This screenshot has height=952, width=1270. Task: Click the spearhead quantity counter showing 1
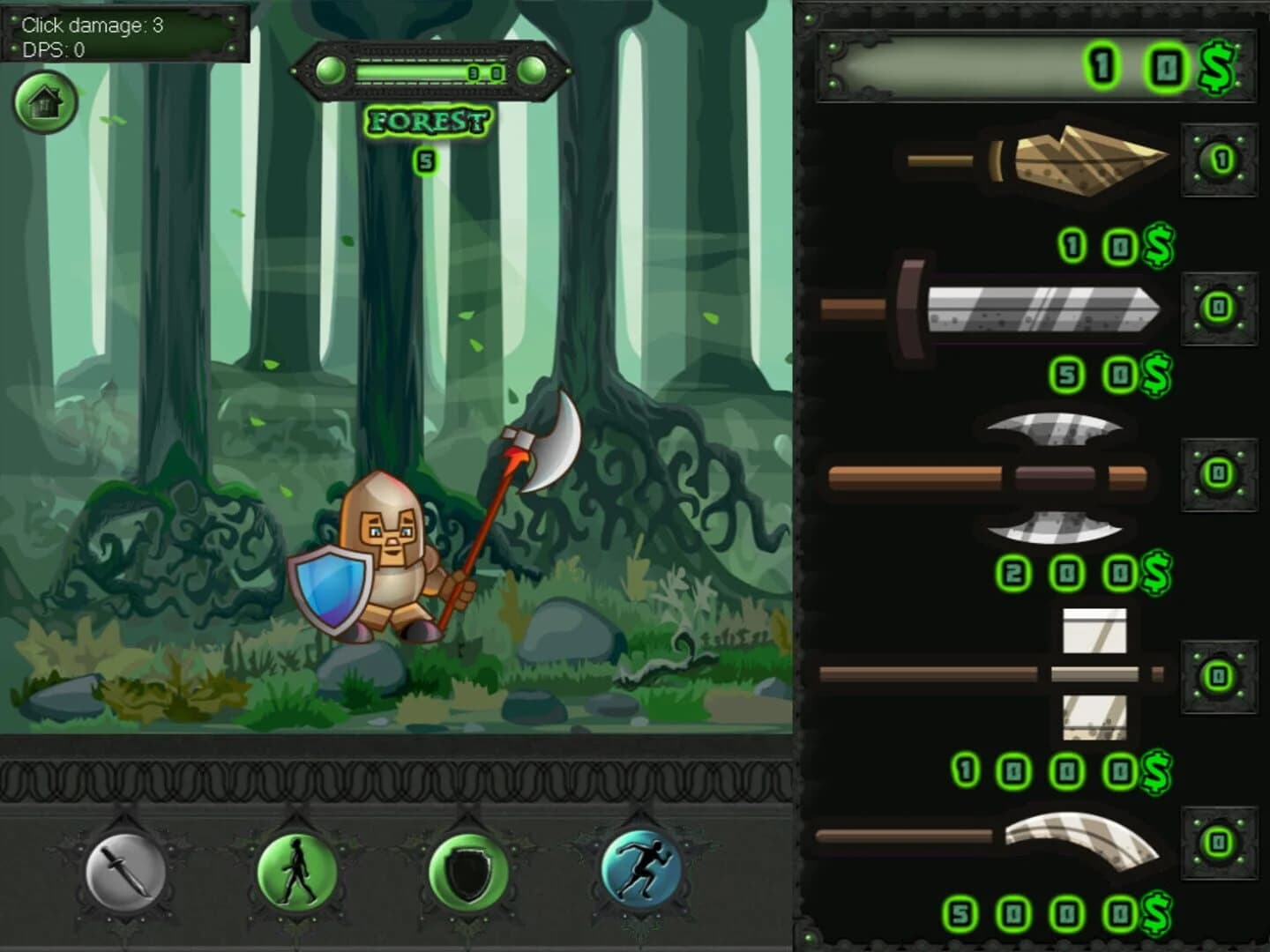coord(1220,161)
